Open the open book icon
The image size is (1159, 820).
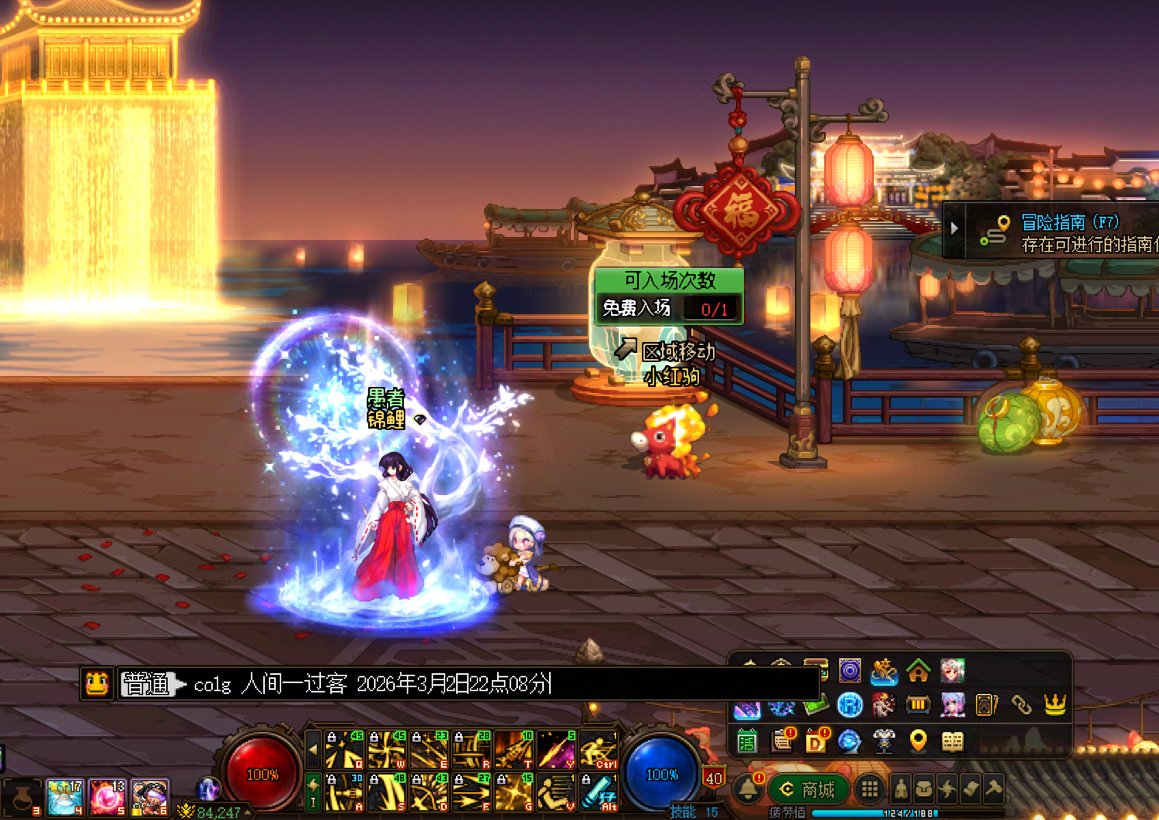coord(952,741)
